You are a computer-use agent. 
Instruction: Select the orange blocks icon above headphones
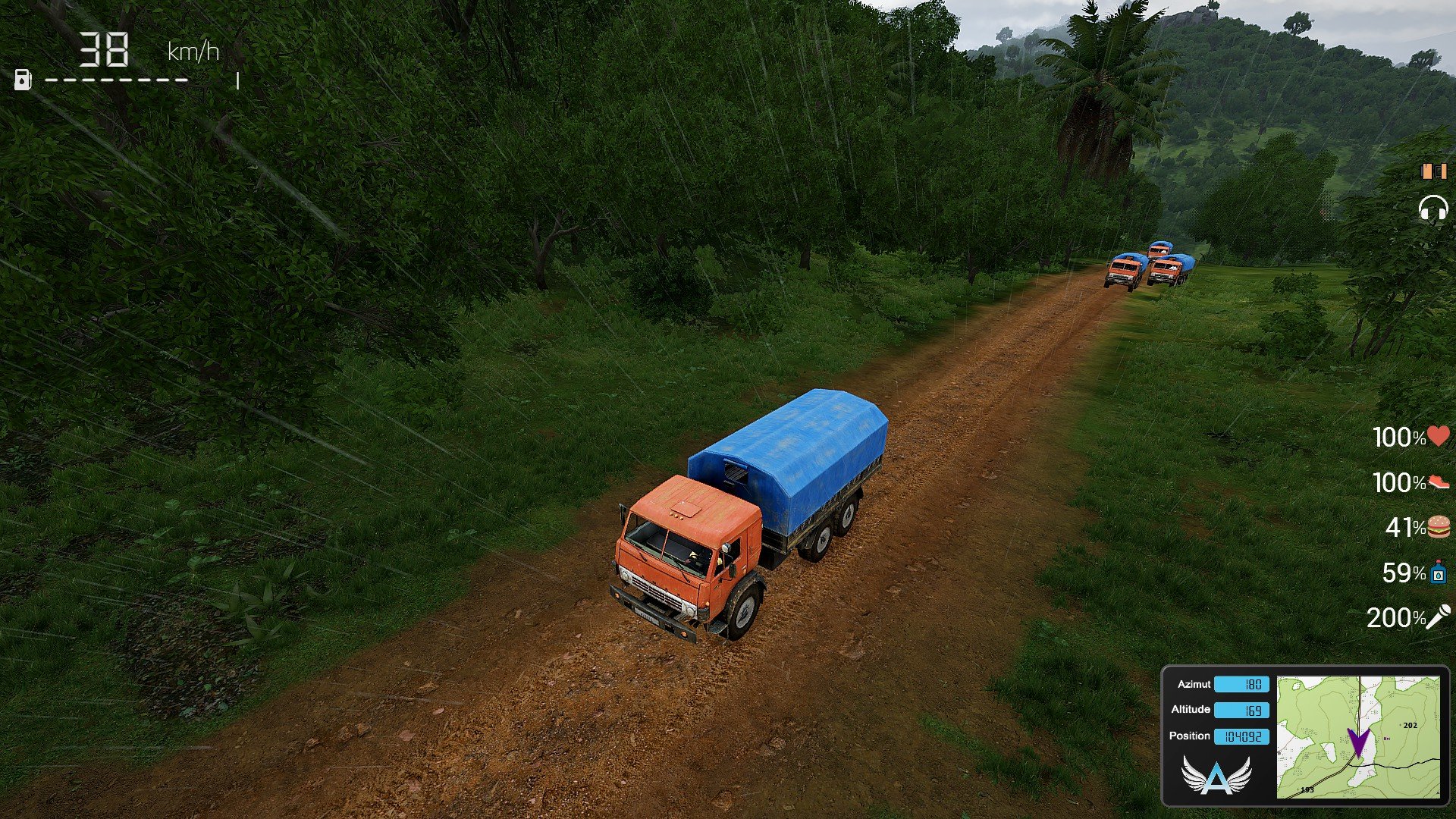pyautogui.click(x=1433, y=171)
